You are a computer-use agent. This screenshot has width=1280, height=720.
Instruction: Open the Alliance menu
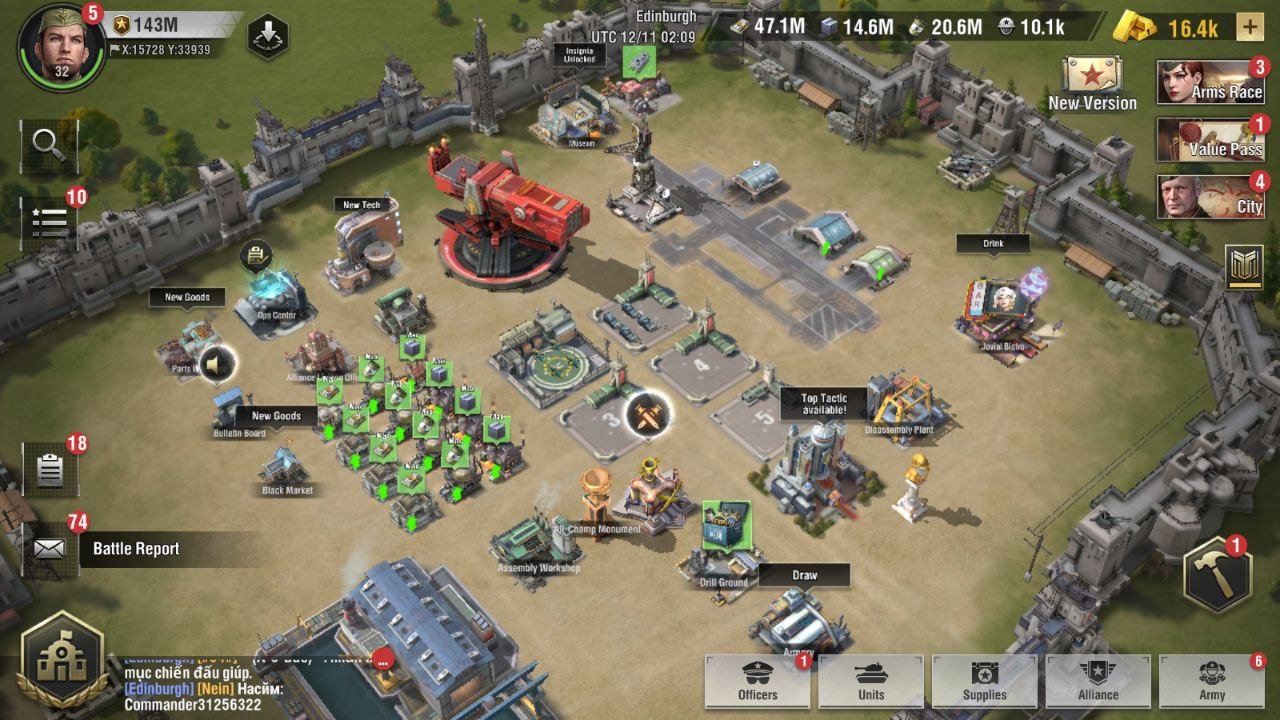pos(1098,681)
